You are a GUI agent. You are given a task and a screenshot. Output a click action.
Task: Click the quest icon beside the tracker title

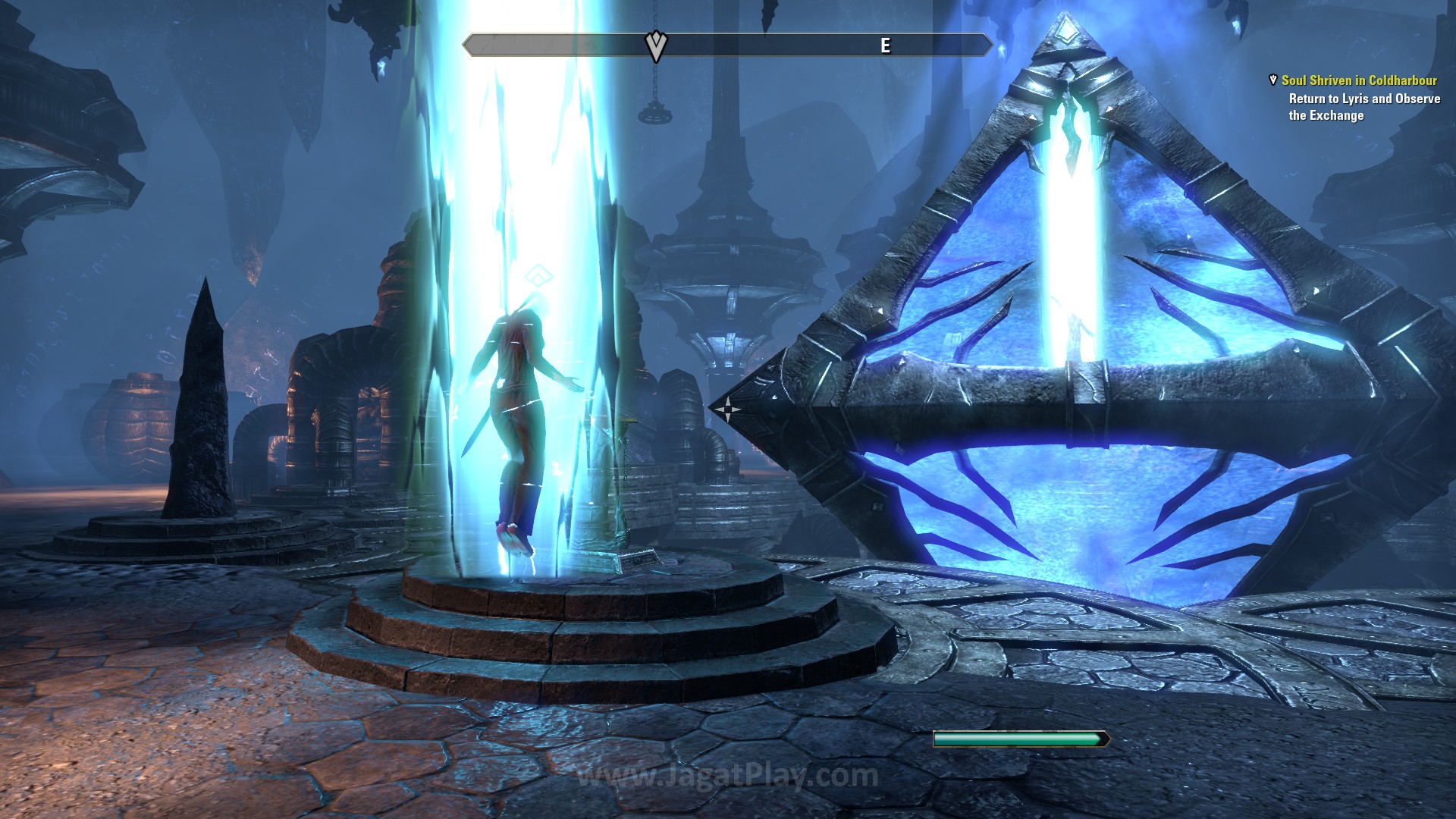pos(1272,80)
